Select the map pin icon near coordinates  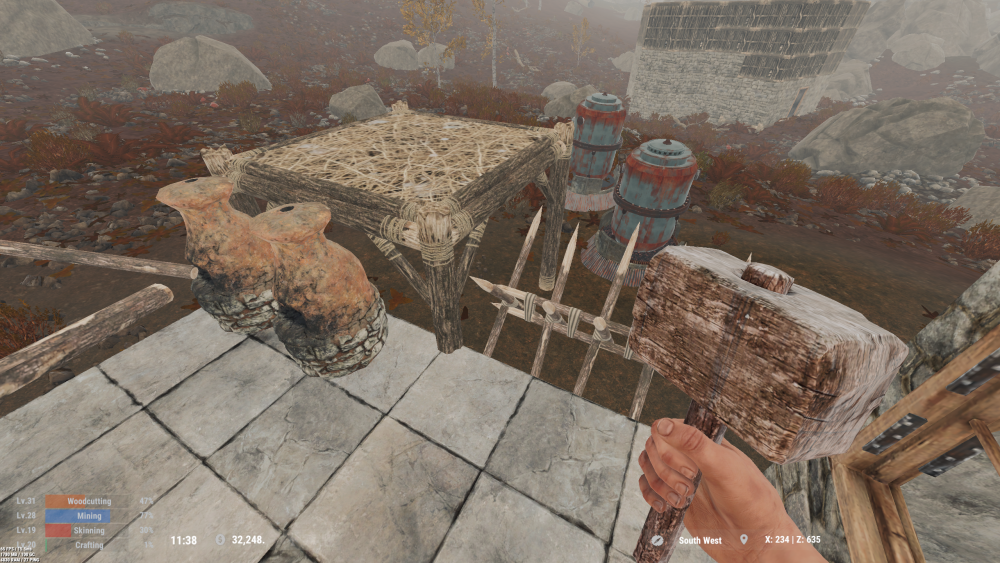pos(743,540)
